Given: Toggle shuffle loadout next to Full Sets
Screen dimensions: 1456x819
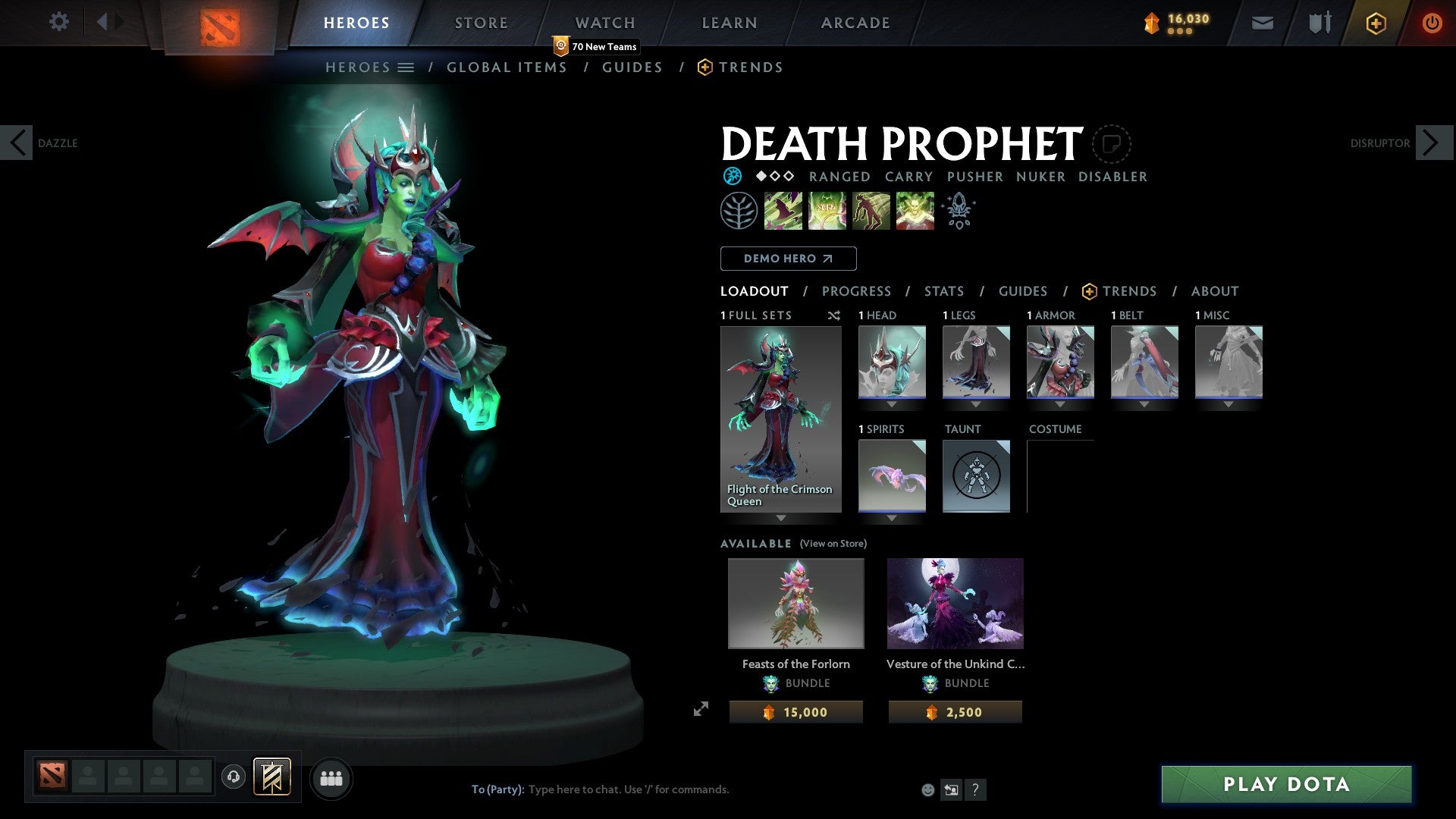Looking at the screenshot, I should 834,315.
